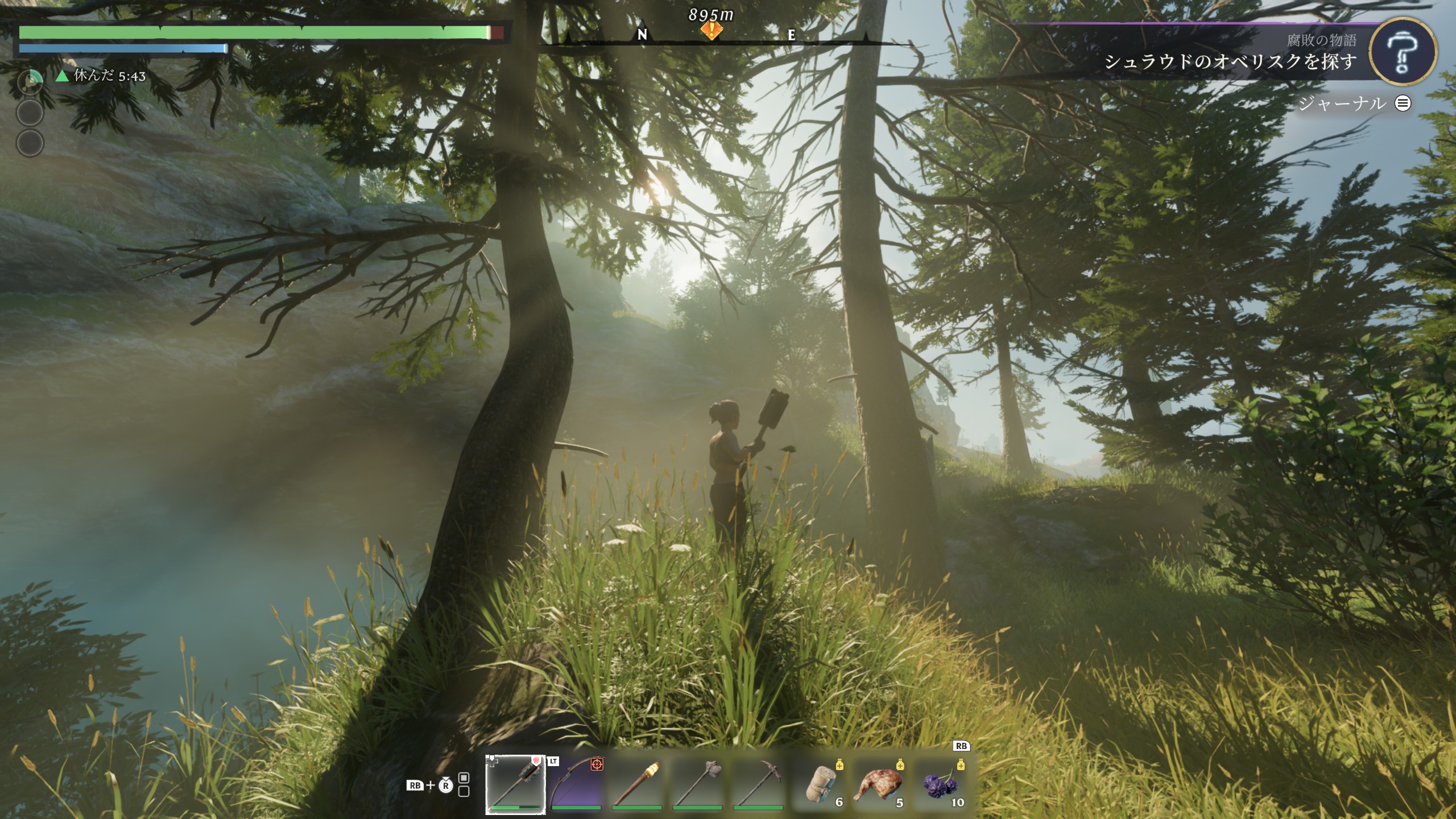Inspect the active food buff icon
Viewport: 1456px width, 819px height.
pyautogui.click(x=30, y=82)
